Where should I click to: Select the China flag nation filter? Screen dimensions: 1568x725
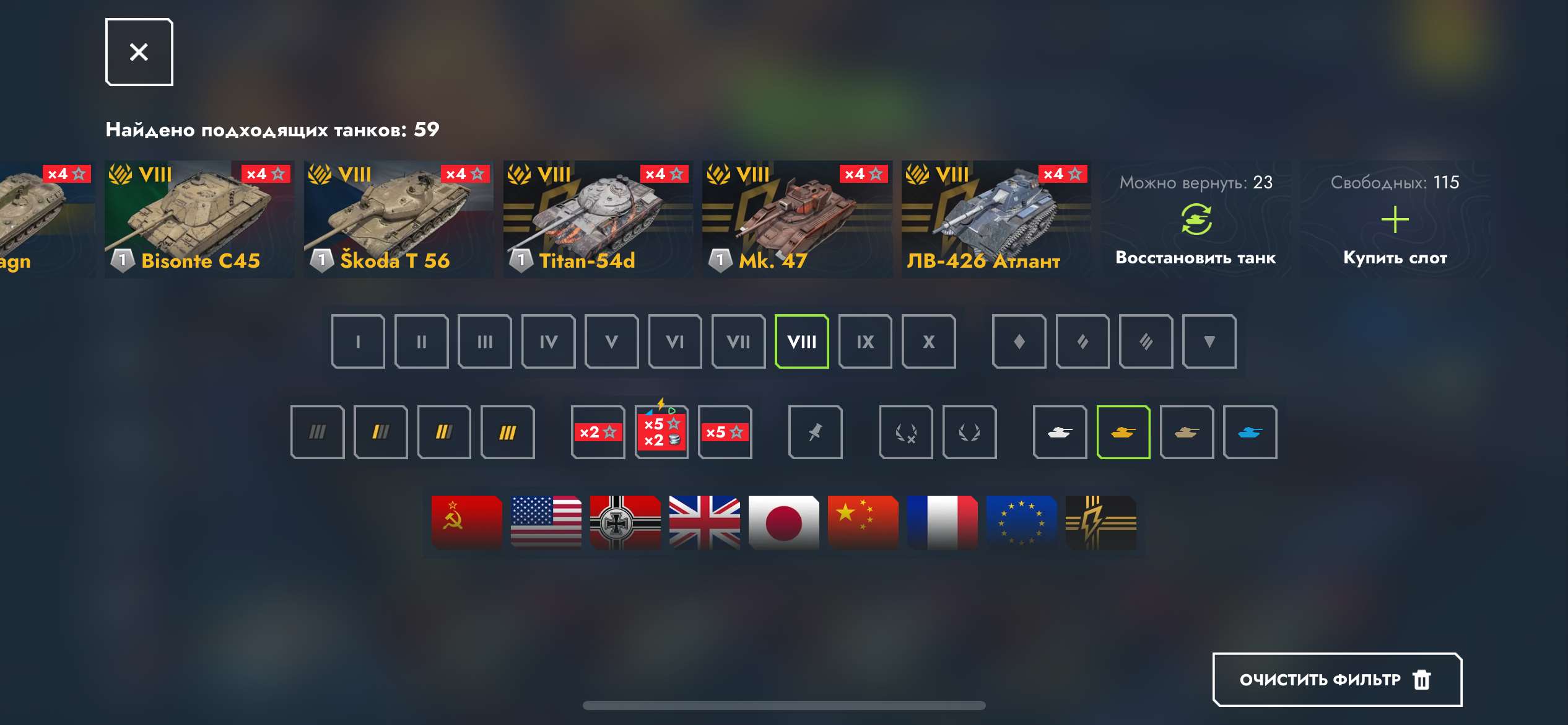tap(863, 522)
